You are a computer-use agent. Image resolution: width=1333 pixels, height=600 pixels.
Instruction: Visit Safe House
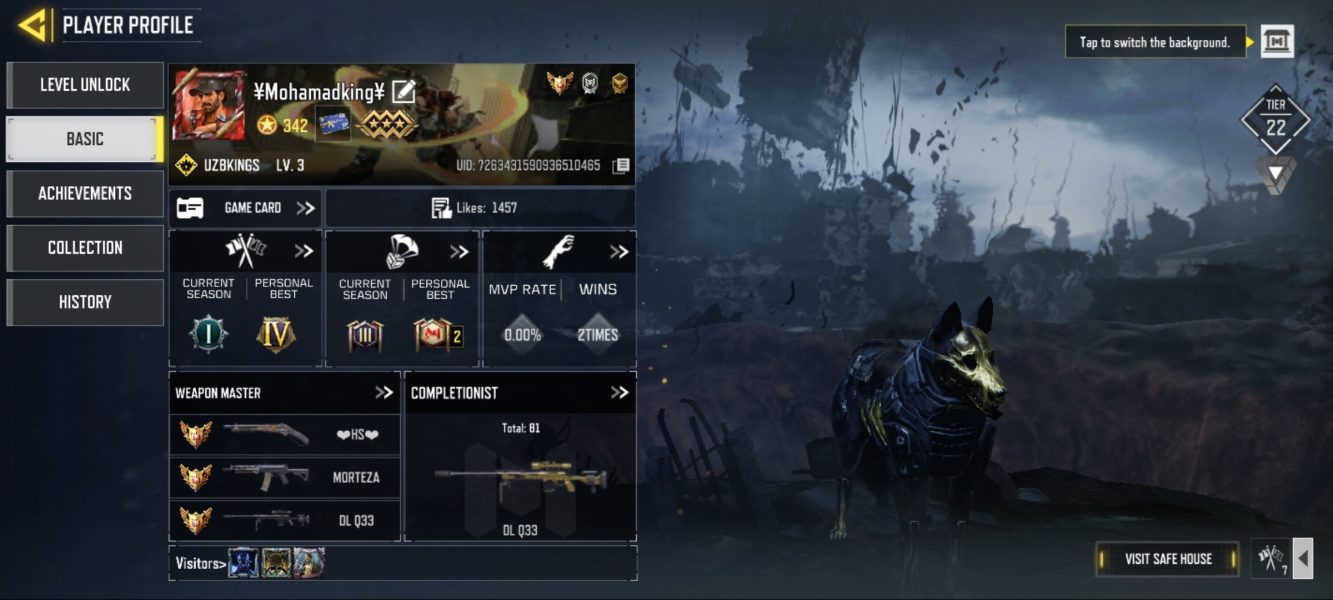[x=1168, y=559]
